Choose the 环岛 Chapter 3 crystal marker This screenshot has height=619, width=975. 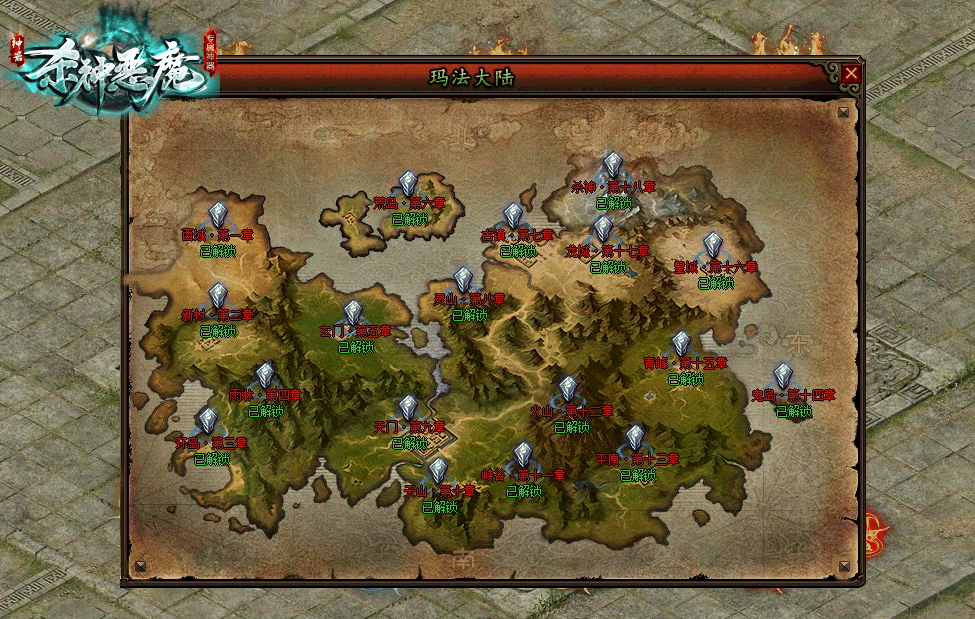click(207, 421)
